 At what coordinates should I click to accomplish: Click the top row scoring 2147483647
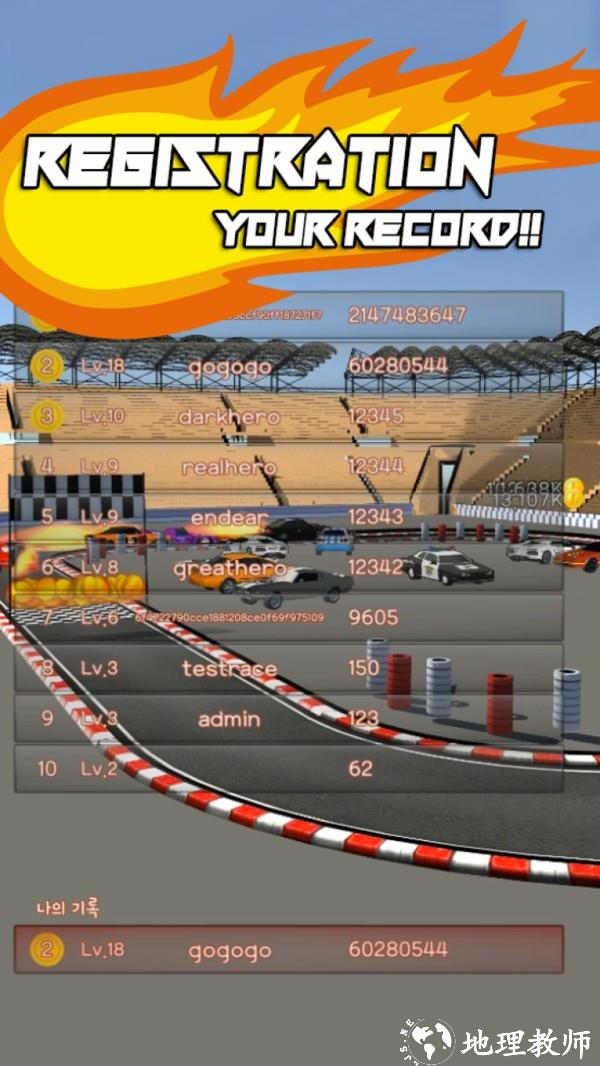288,315
